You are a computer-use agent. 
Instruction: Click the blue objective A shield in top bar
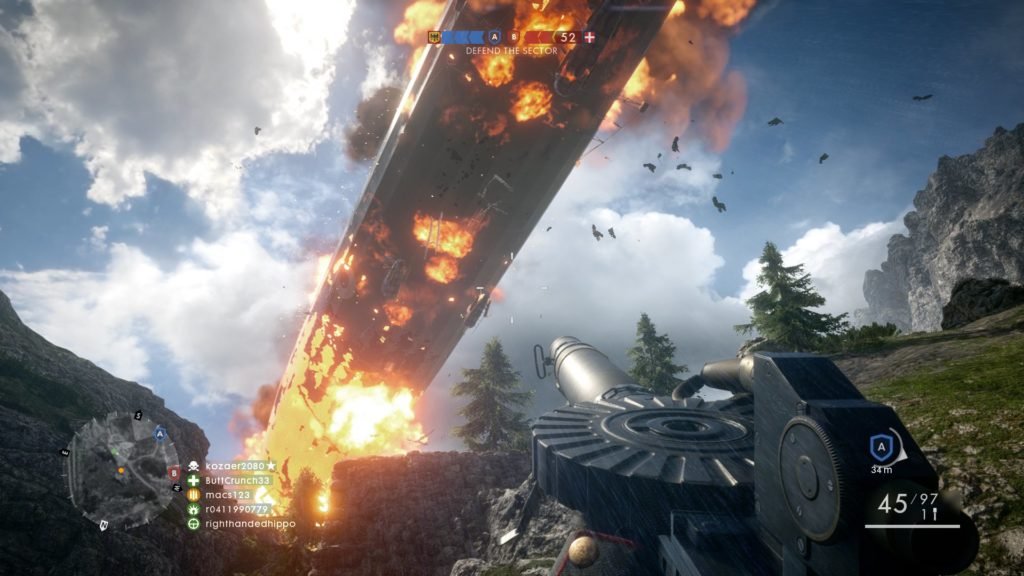(x=494, y=37)
